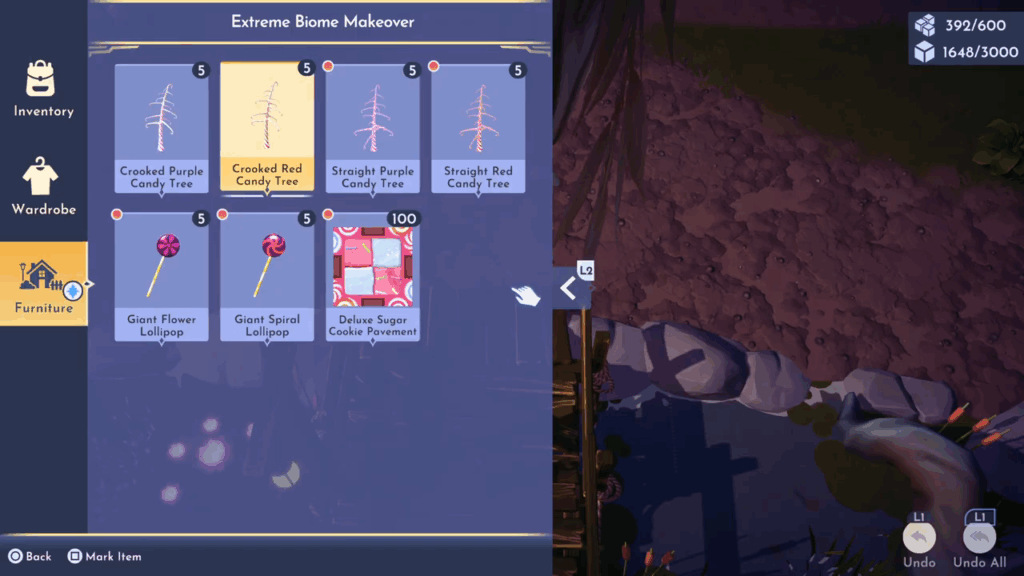
Task: Choose the Giant Flower Lollipop item
Action: (161, 277)
